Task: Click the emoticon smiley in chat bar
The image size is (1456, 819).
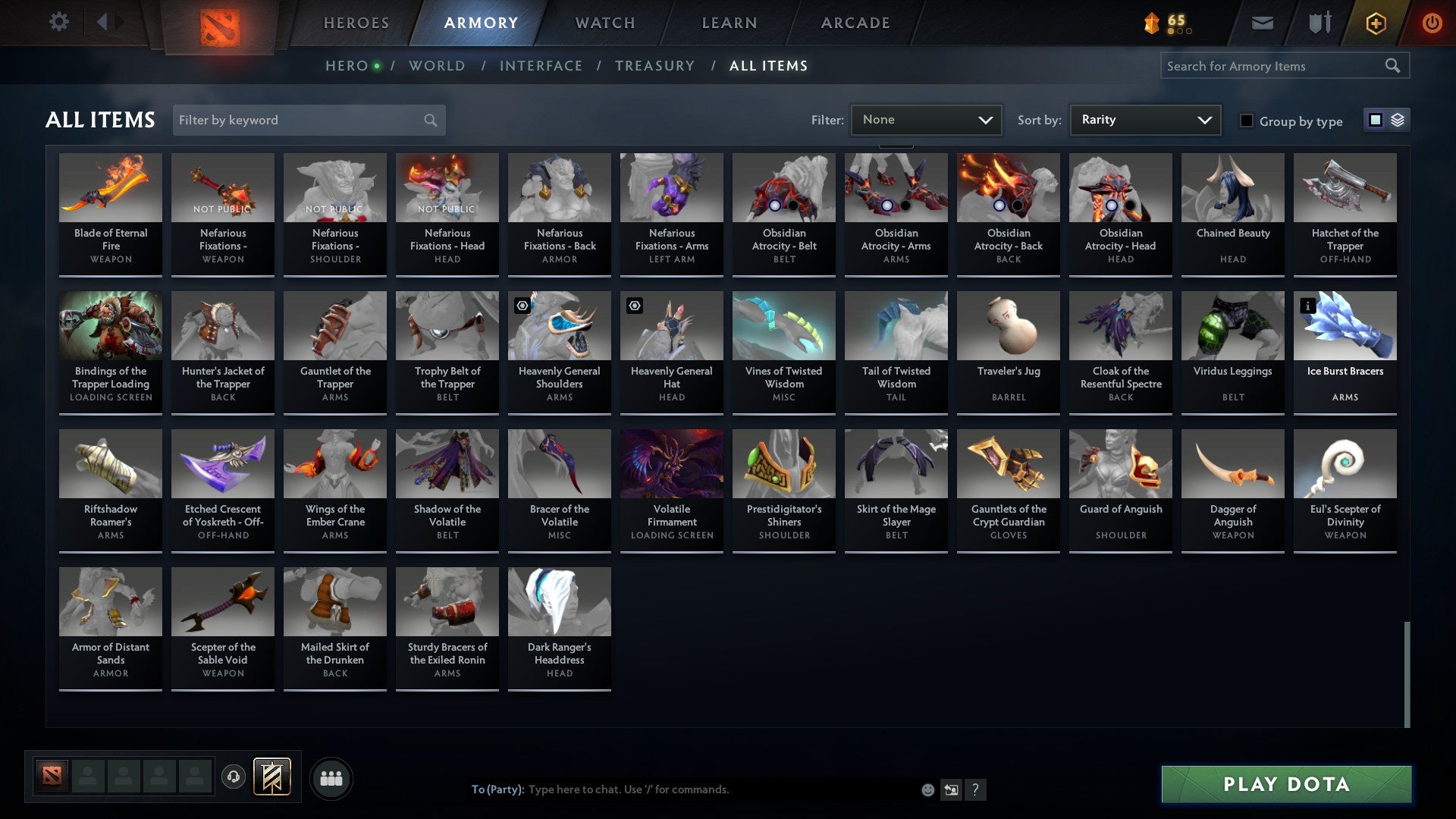Action: pos(927,789)
